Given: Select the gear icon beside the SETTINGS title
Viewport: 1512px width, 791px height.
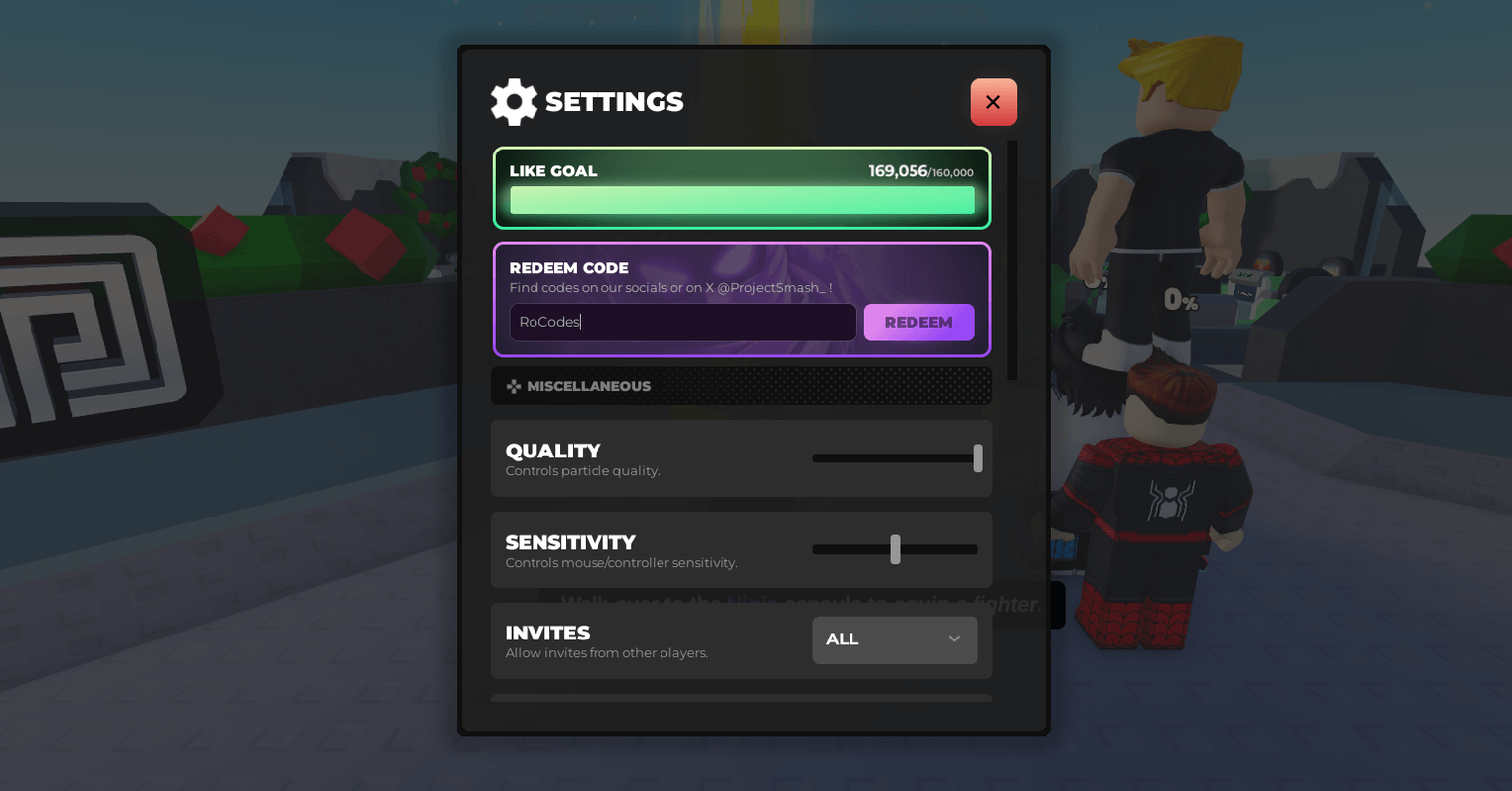Looking at the screenshot, I should tap(514, 101).
